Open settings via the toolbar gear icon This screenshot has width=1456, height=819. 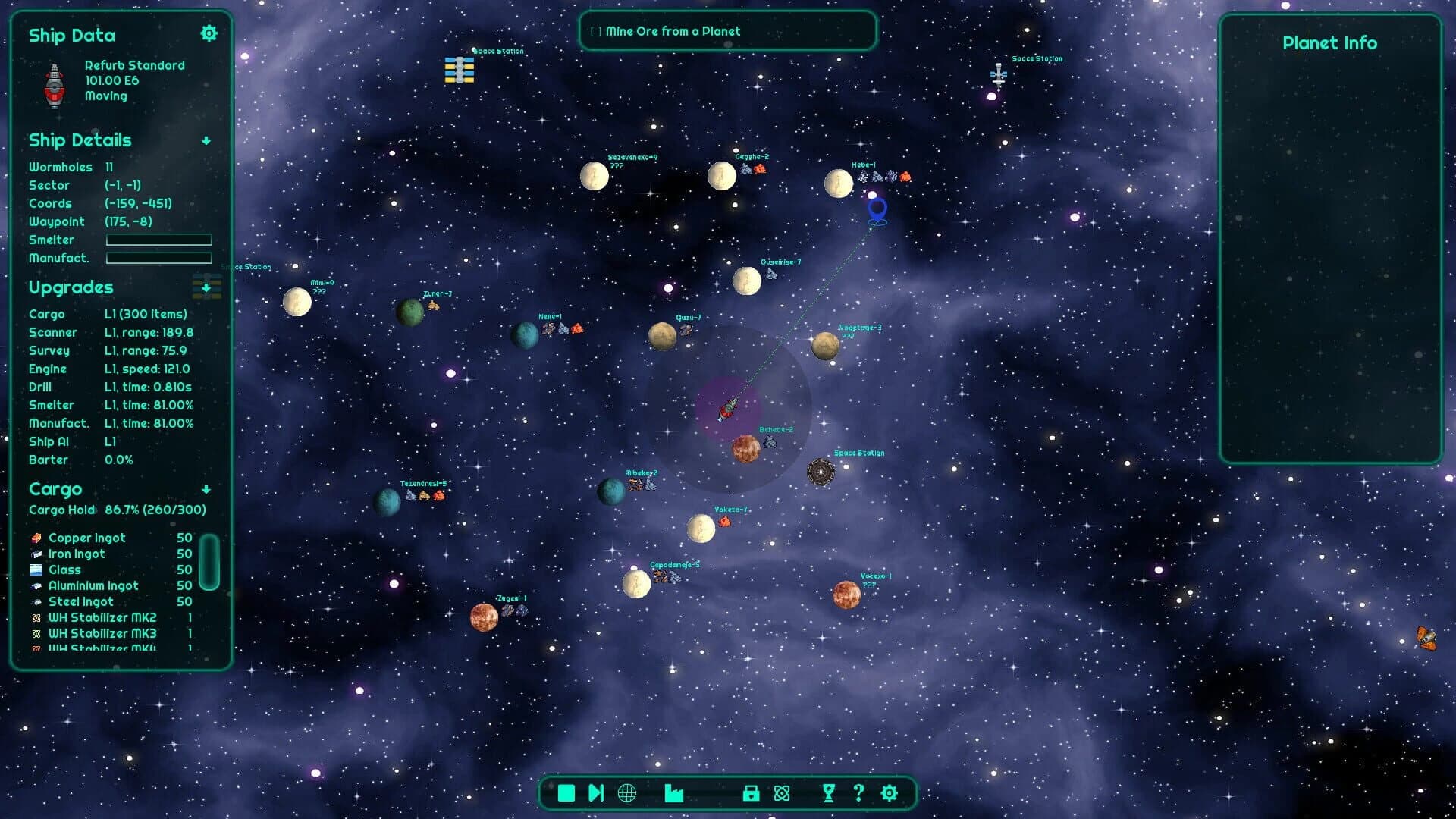tap(888, 793)
